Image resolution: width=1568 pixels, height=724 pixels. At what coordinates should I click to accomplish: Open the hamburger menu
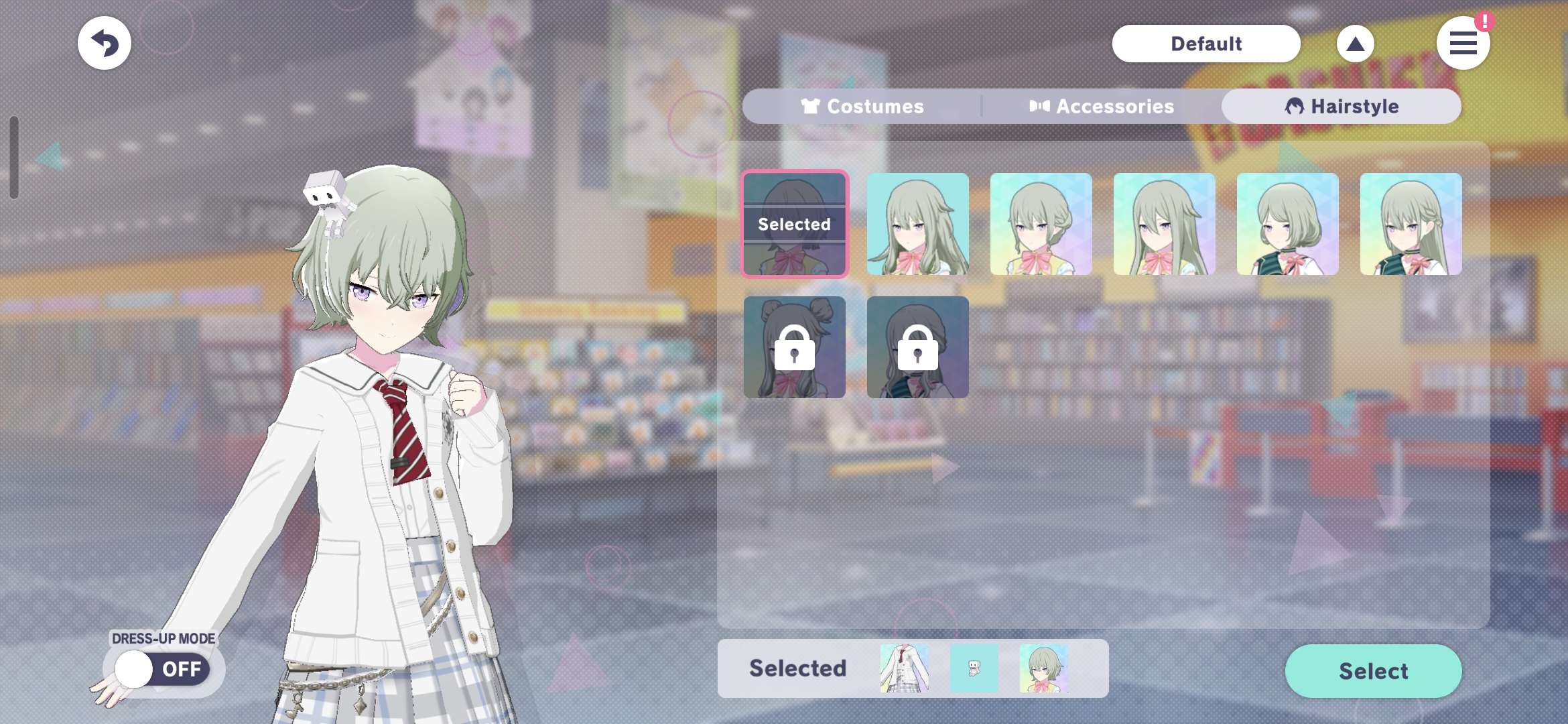[1463, 44]
